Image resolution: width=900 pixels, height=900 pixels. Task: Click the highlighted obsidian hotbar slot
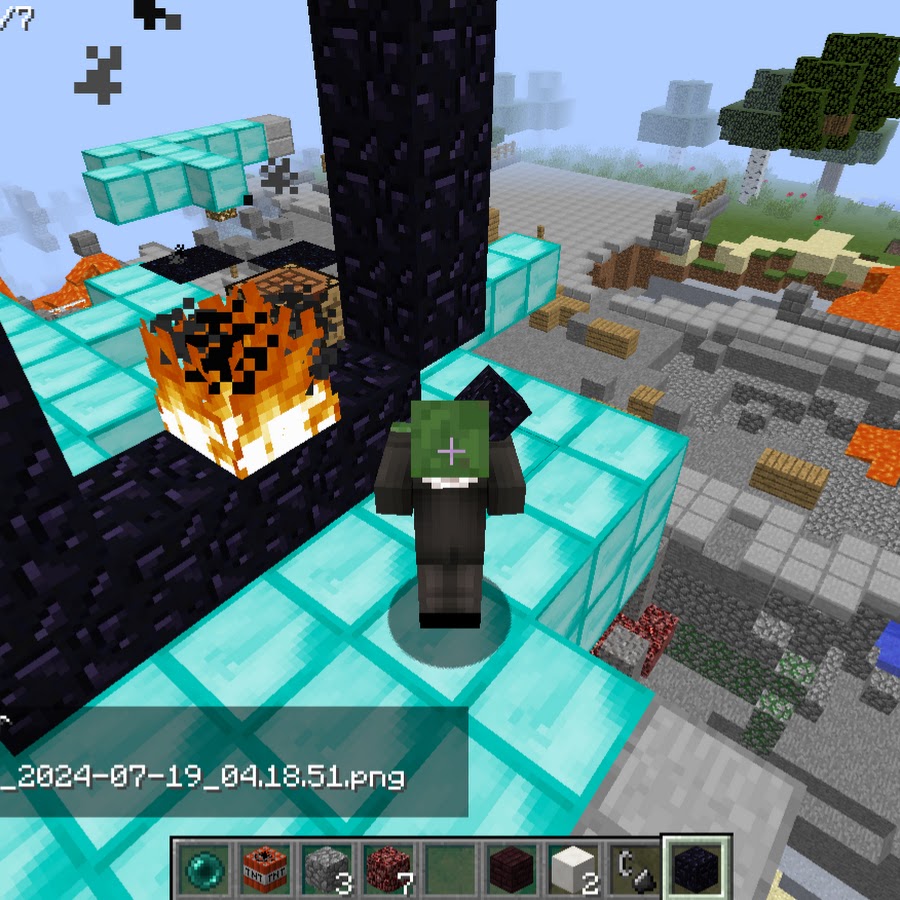tap(697, 868)
